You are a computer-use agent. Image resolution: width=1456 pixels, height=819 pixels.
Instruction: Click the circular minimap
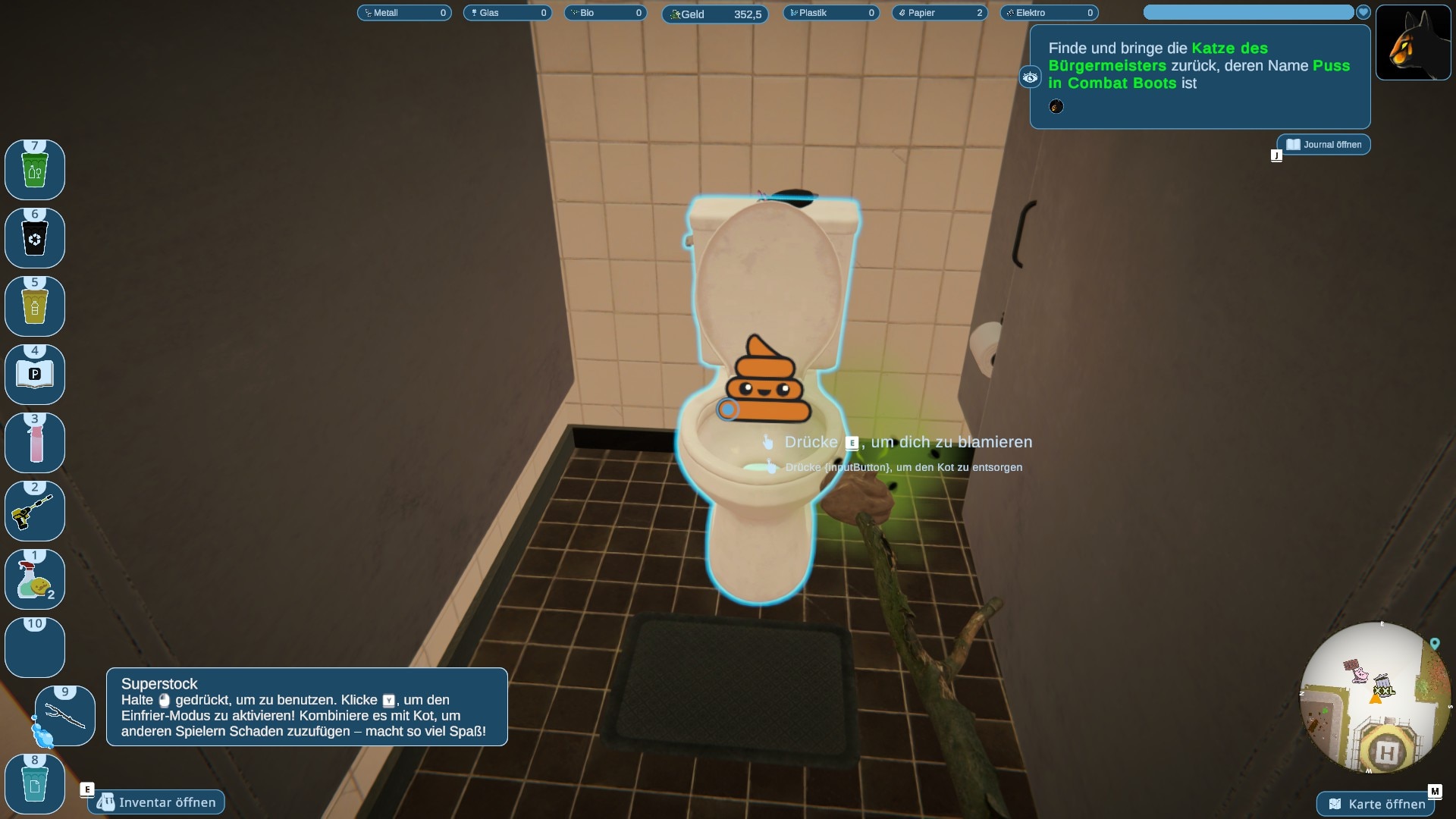pyautogui.click(x=1374, y=698)
